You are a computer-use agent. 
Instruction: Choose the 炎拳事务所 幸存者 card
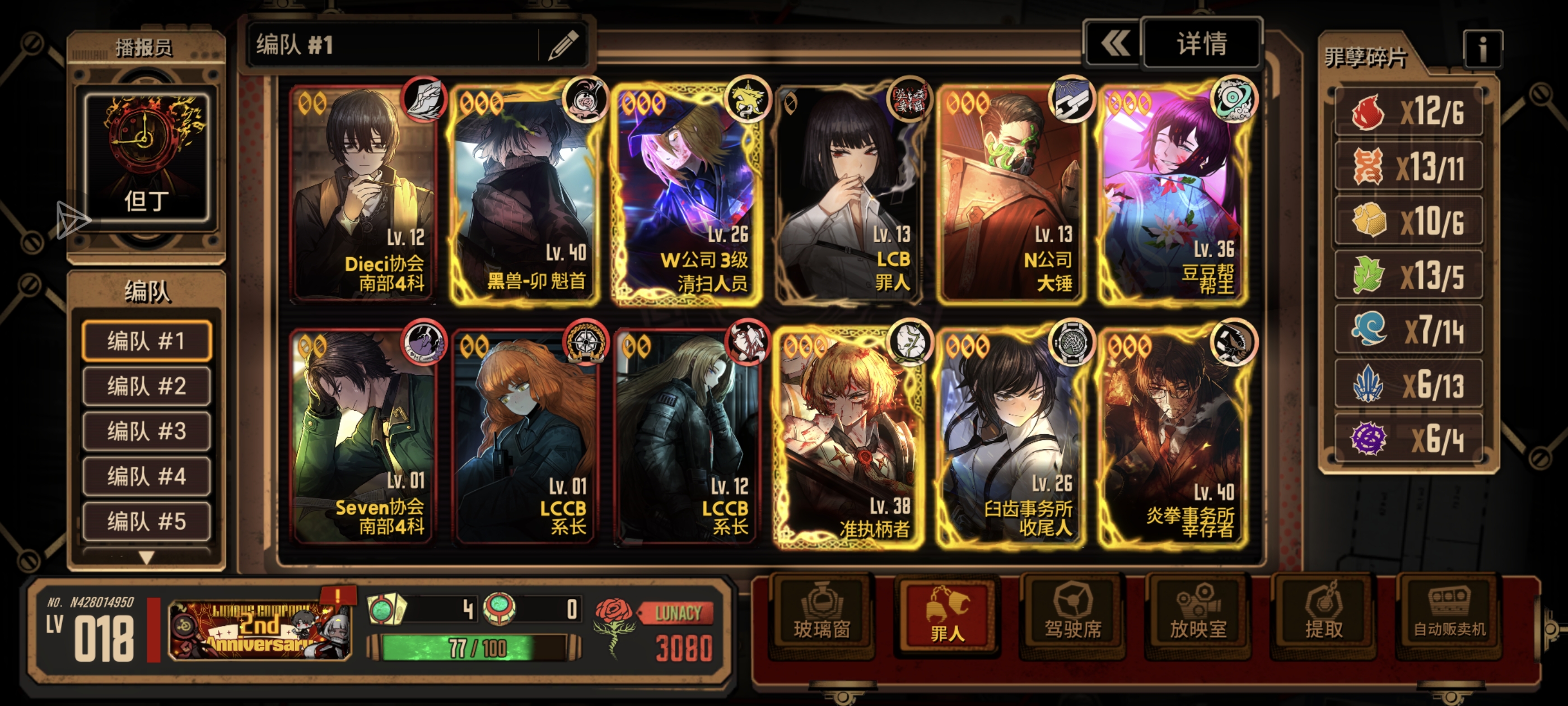[1172, 439]
